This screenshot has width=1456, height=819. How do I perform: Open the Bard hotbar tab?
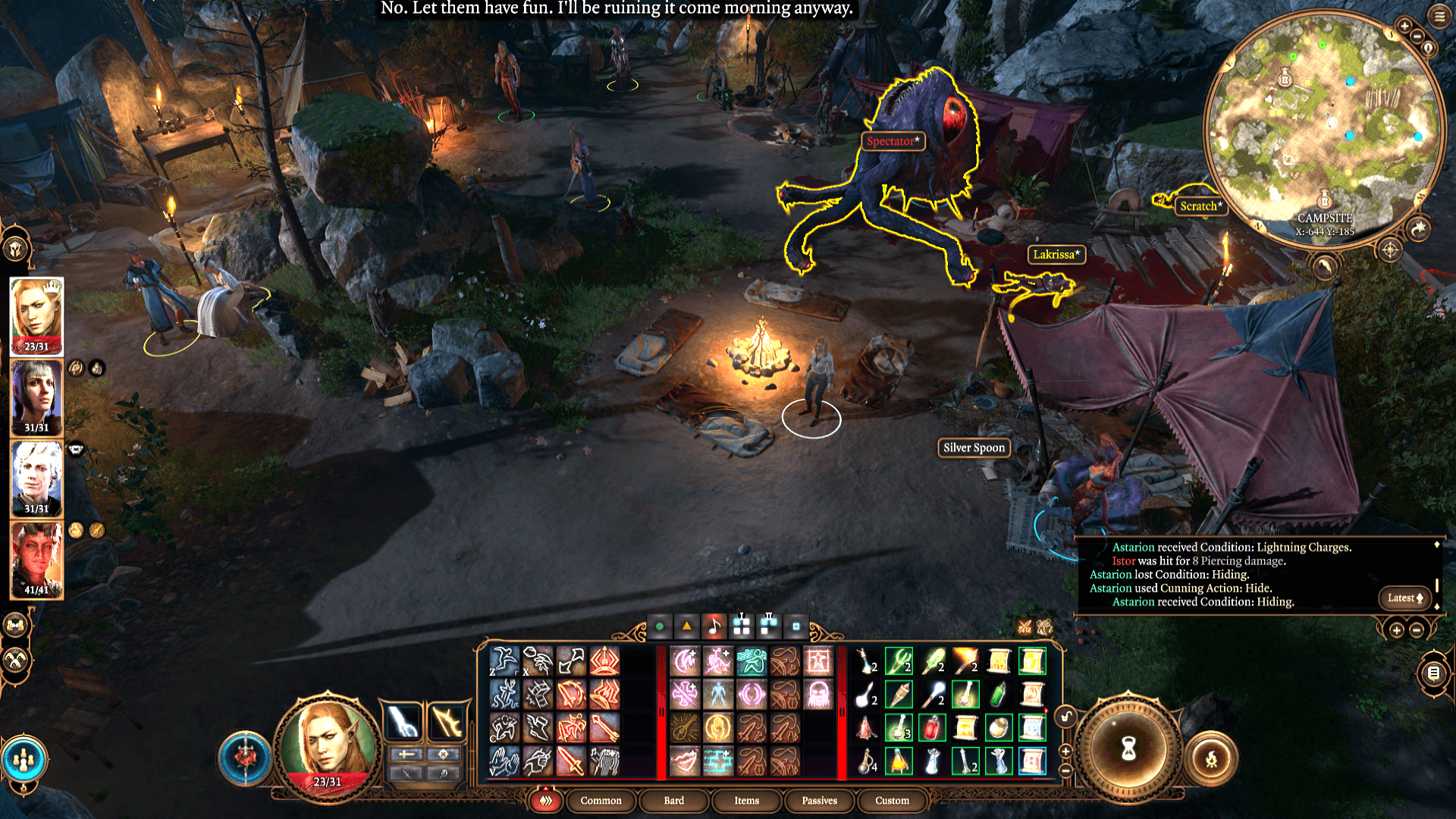(x=673, y=801)
